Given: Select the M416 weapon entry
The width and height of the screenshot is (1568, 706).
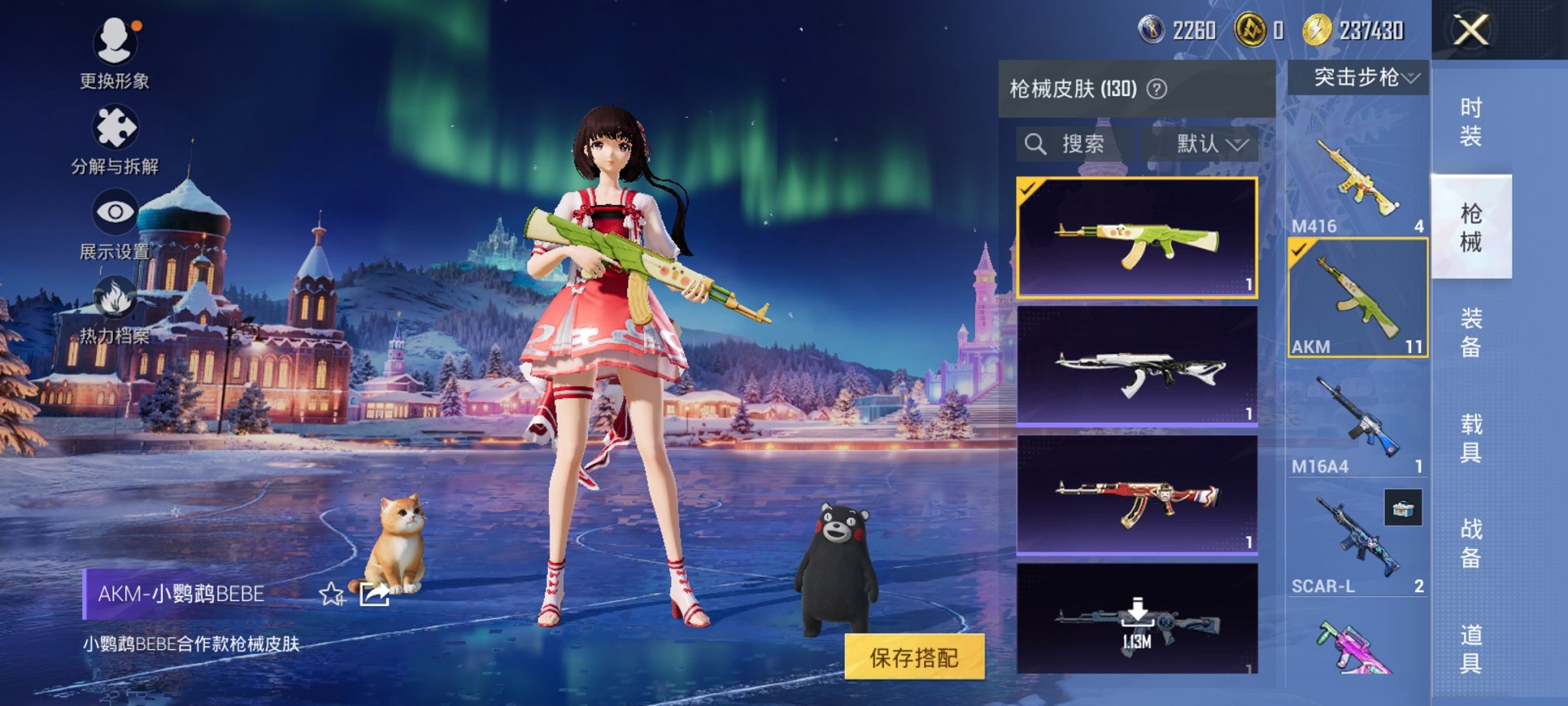Looking at the screenshot, I should click(x=1357, y=181).
